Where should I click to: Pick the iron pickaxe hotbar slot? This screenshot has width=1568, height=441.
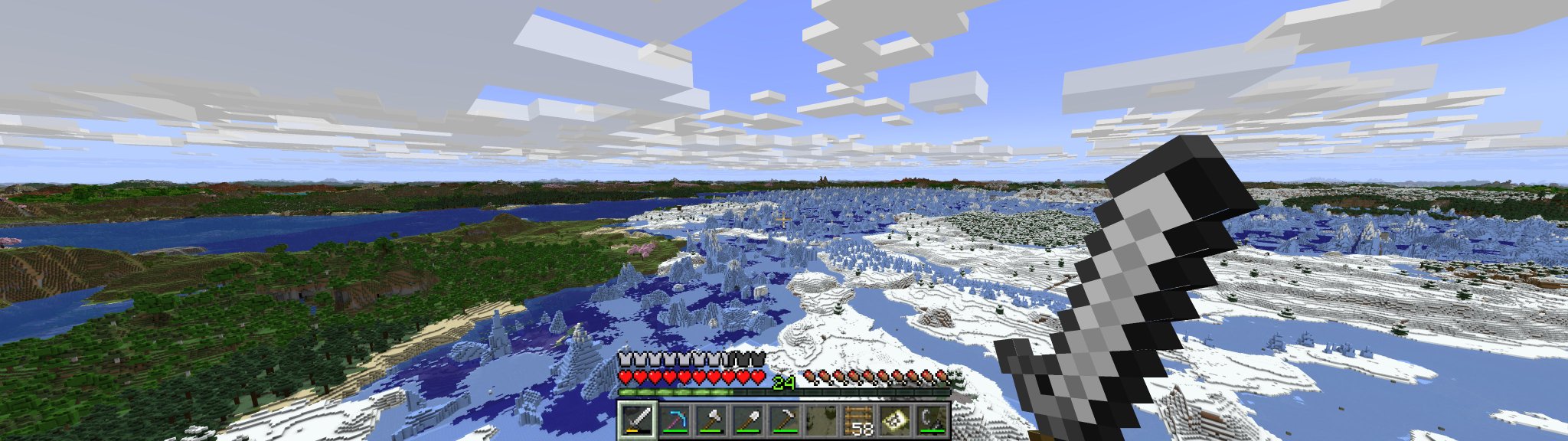tap(784, 420)
